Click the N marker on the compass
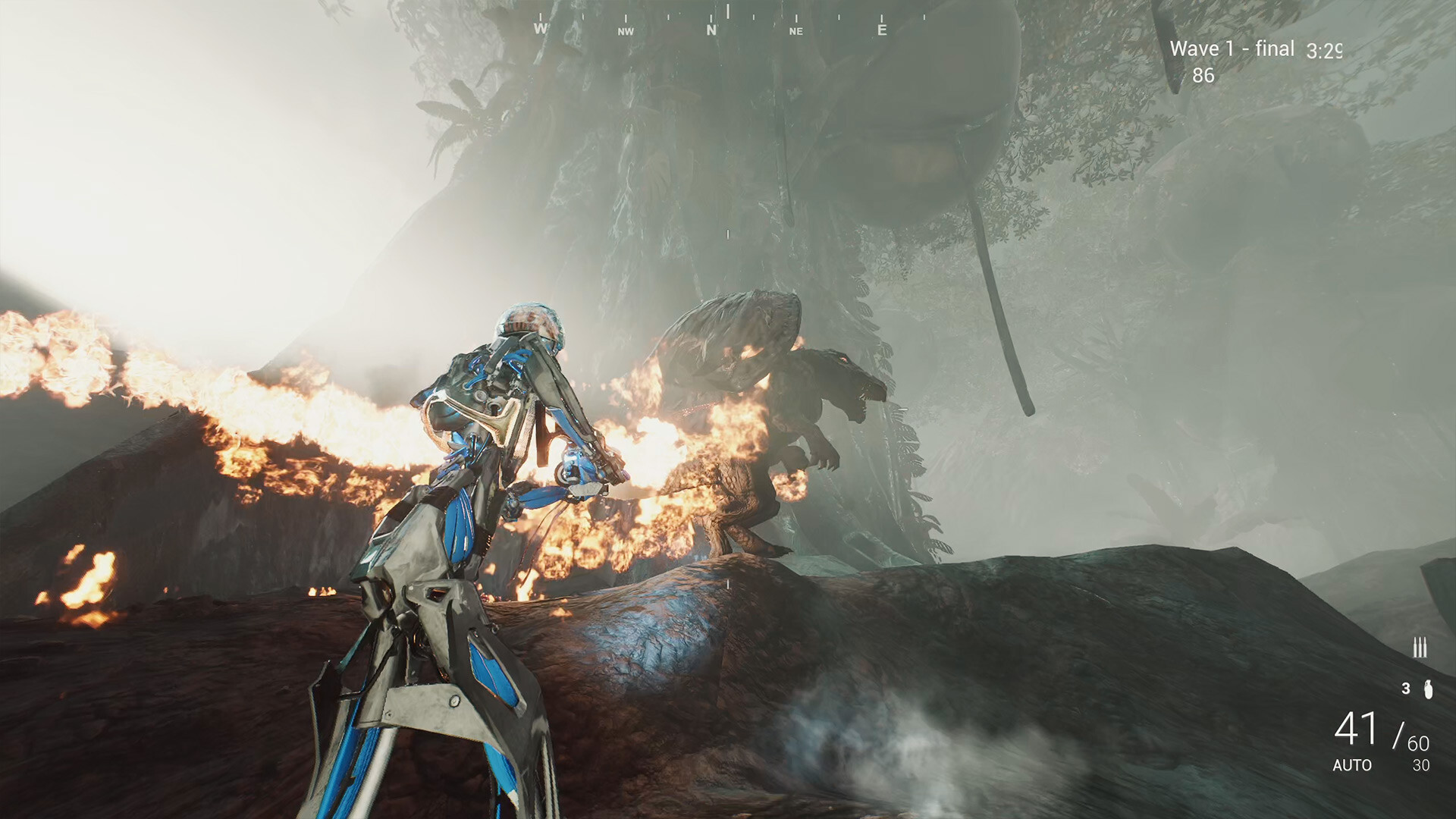This screenshot has height=819, width=1456. pyautogui.click(x=711, y=30)
